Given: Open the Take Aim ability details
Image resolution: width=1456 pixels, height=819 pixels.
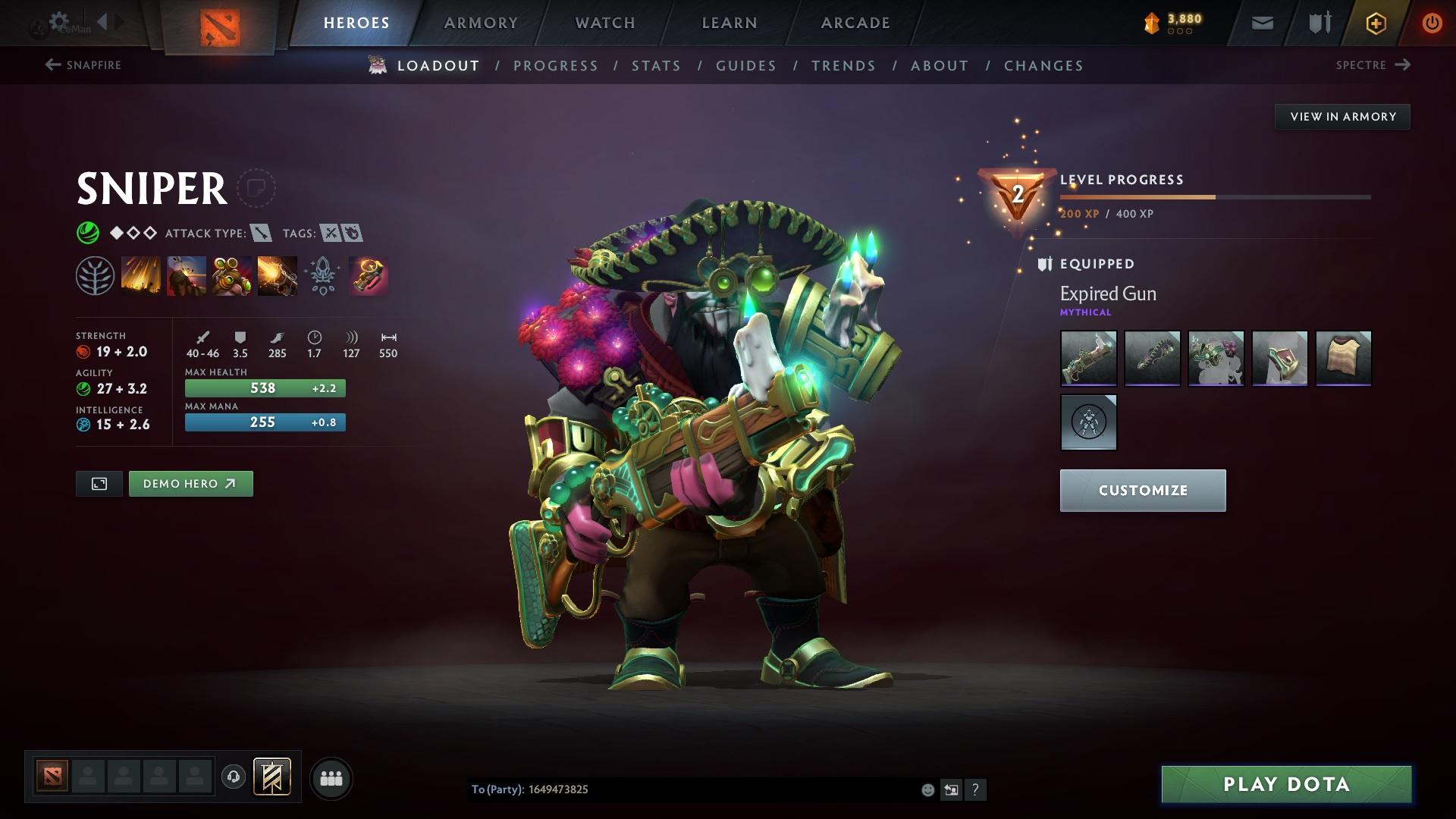Looking at the screenshot, I should coord(232,275).
